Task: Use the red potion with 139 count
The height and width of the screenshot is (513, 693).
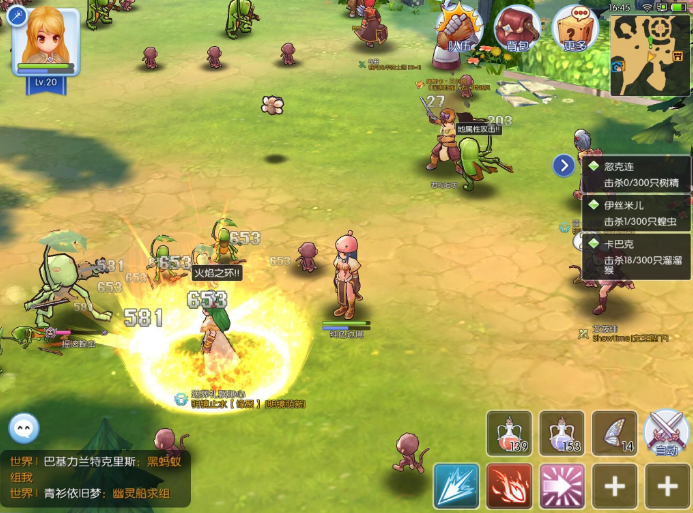Action: coord(510,433)
